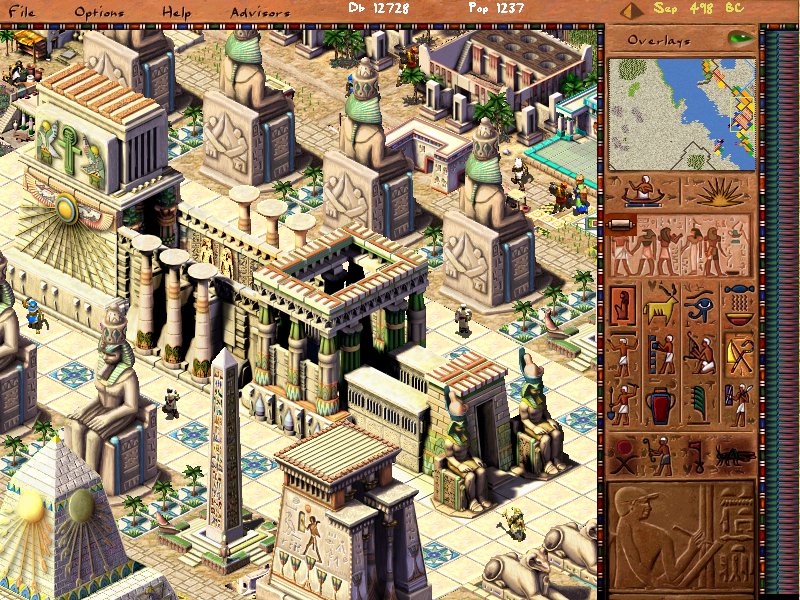The width and height of the screenshot is (800, 600).
Task: Select the yellow antelope build button
Action: (662, 305)
